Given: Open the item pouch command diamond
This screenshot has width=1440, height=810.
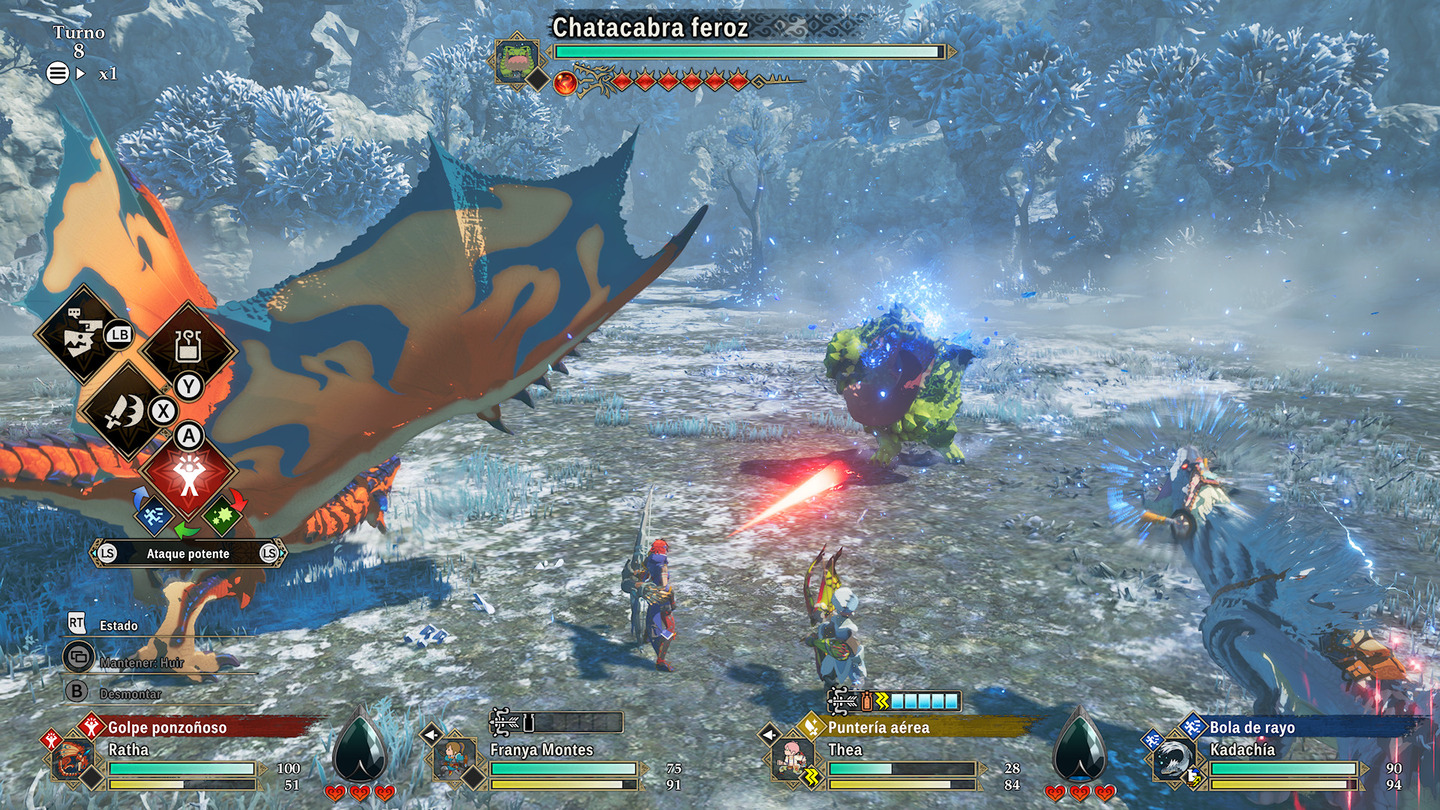Looking at the screenshot, I should tap(188, 349).
